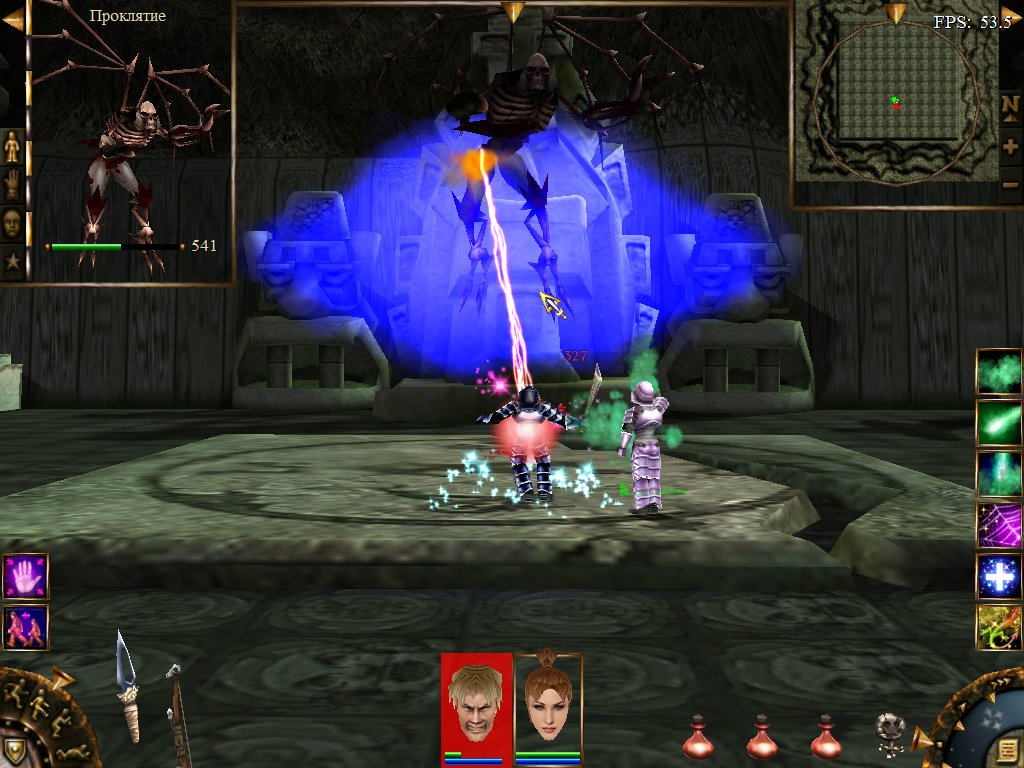Open the golden body figure panel
The width and height of the screenshot is (1024, 768).
[13, 147]
